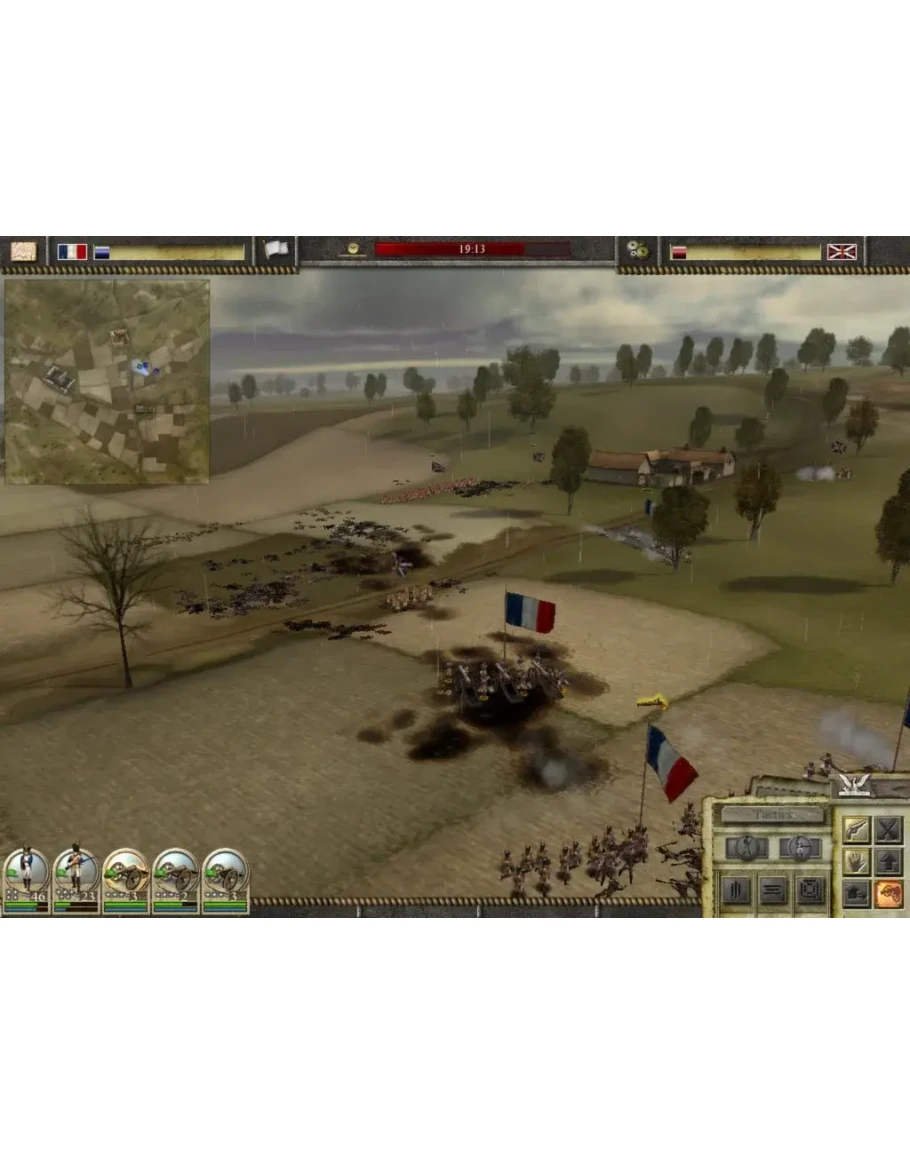Activate the musket fire command
The image size is (910, 1155).
[x=856, y=829]
